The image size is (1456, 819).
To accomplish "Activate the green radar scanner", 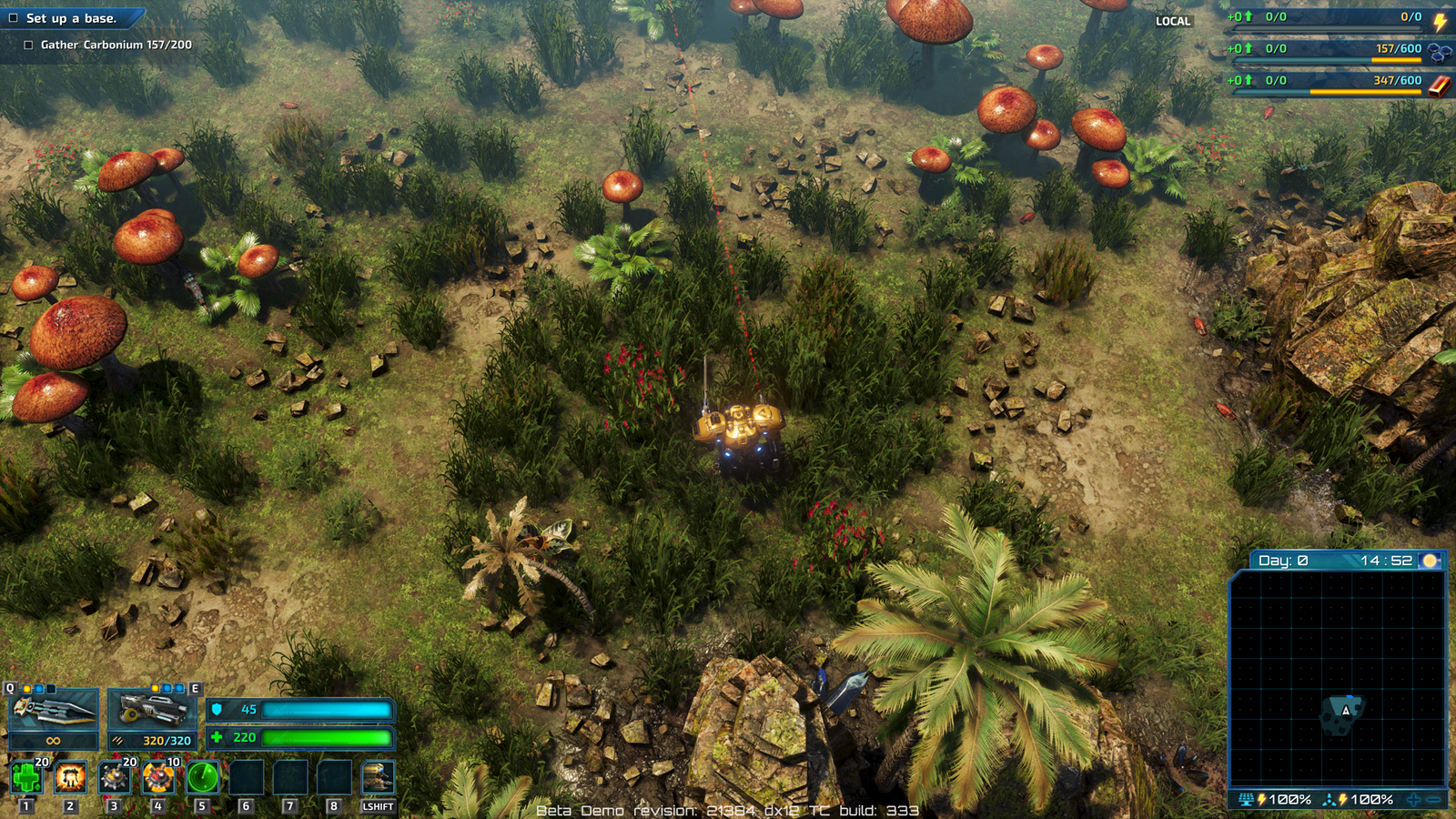I will coord(202,777).
